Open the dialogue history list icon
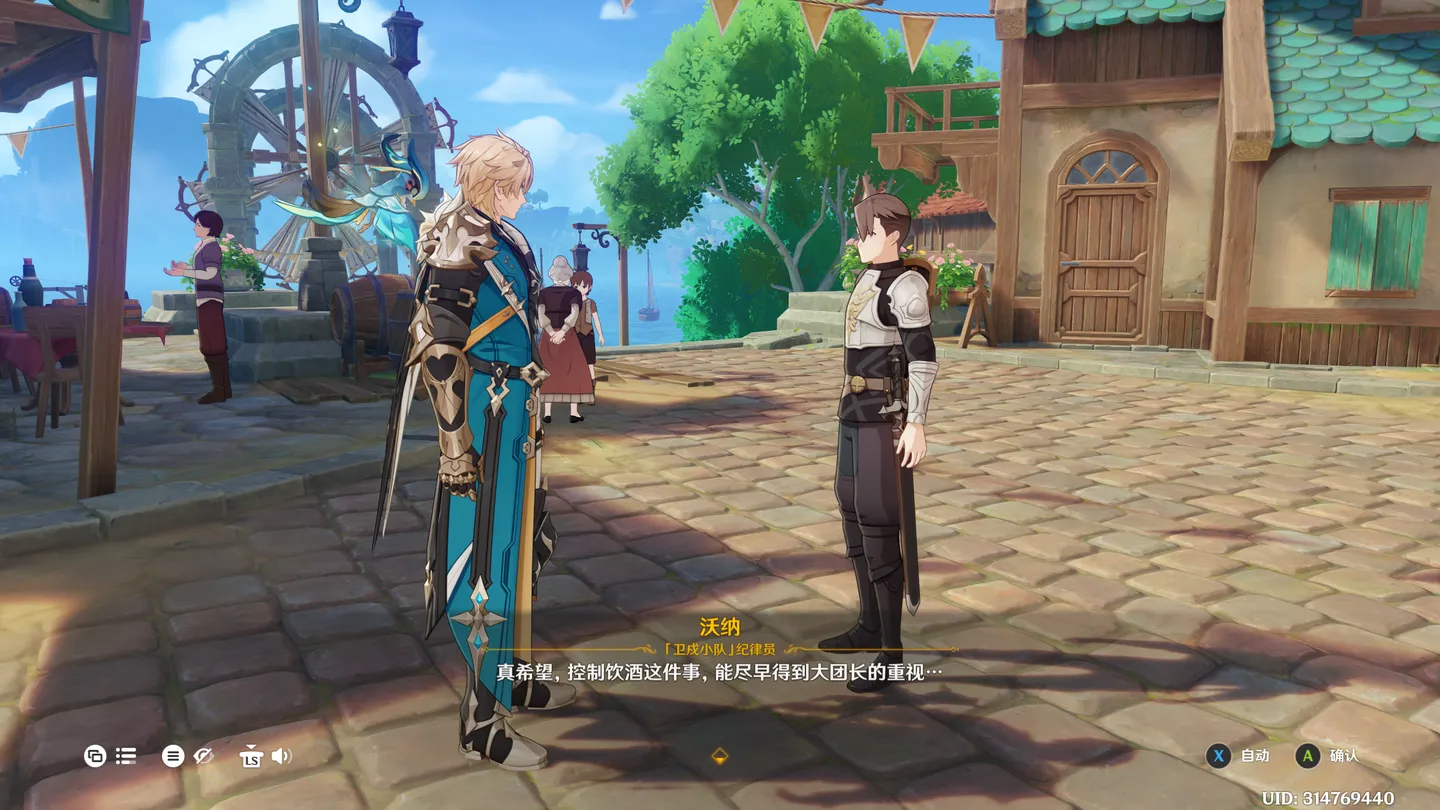The width and height of the screenshot is (1440, 810). (126, 756)
